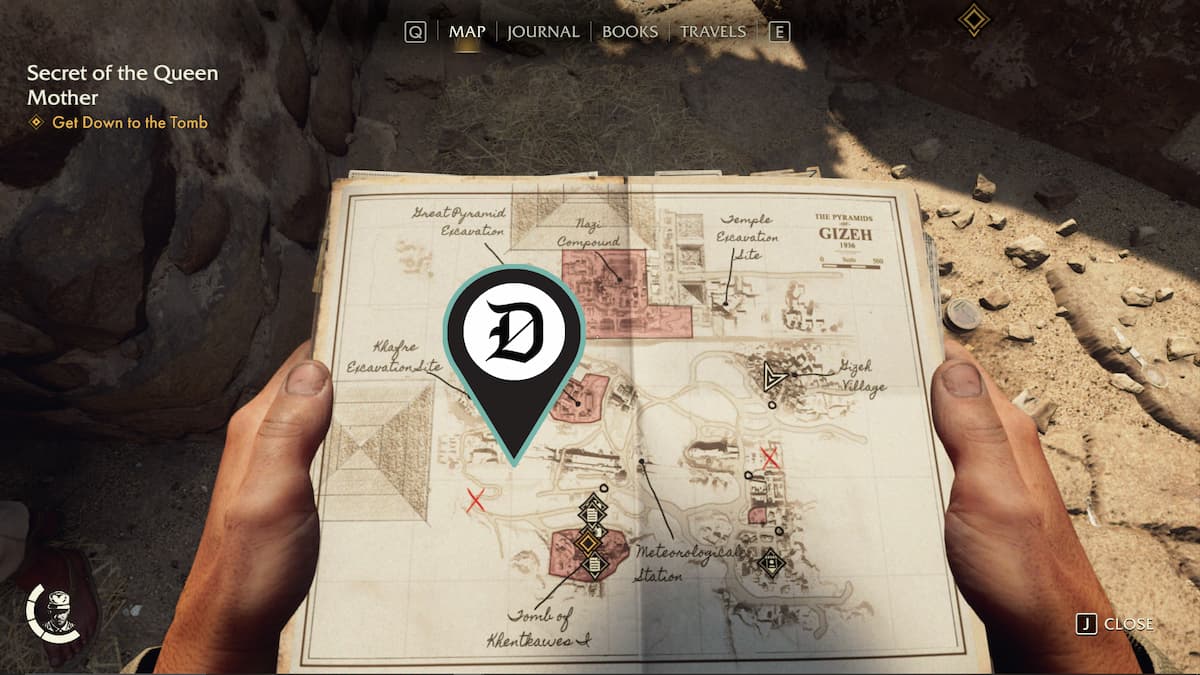This screenshot has height=675, width=1200.
Task: Close the map screen
Action: coord(1116,624)
